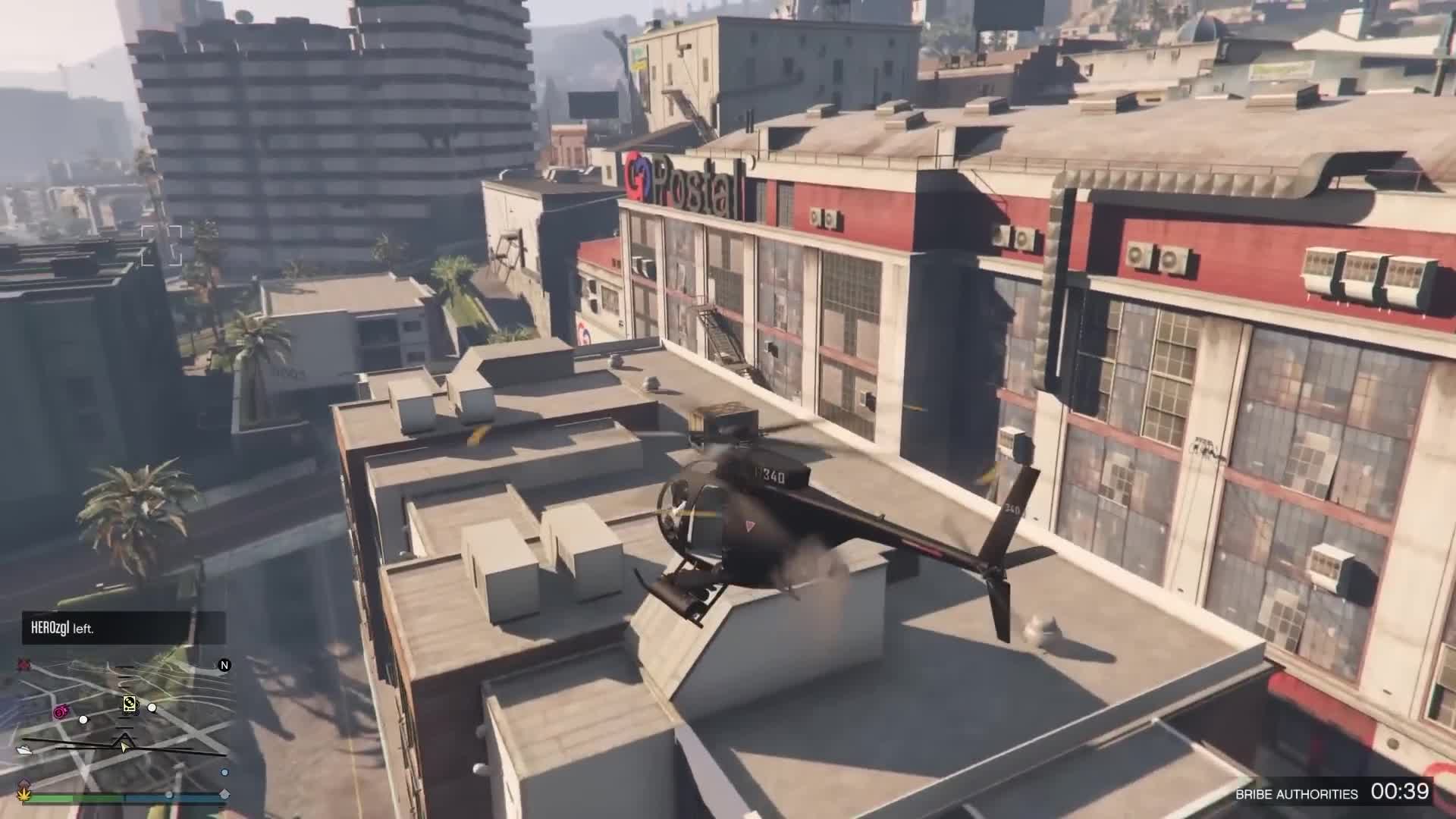Select the yellow vinyl record blip on the minimap
Screen dimensions: 1456x819
(130, 704)
